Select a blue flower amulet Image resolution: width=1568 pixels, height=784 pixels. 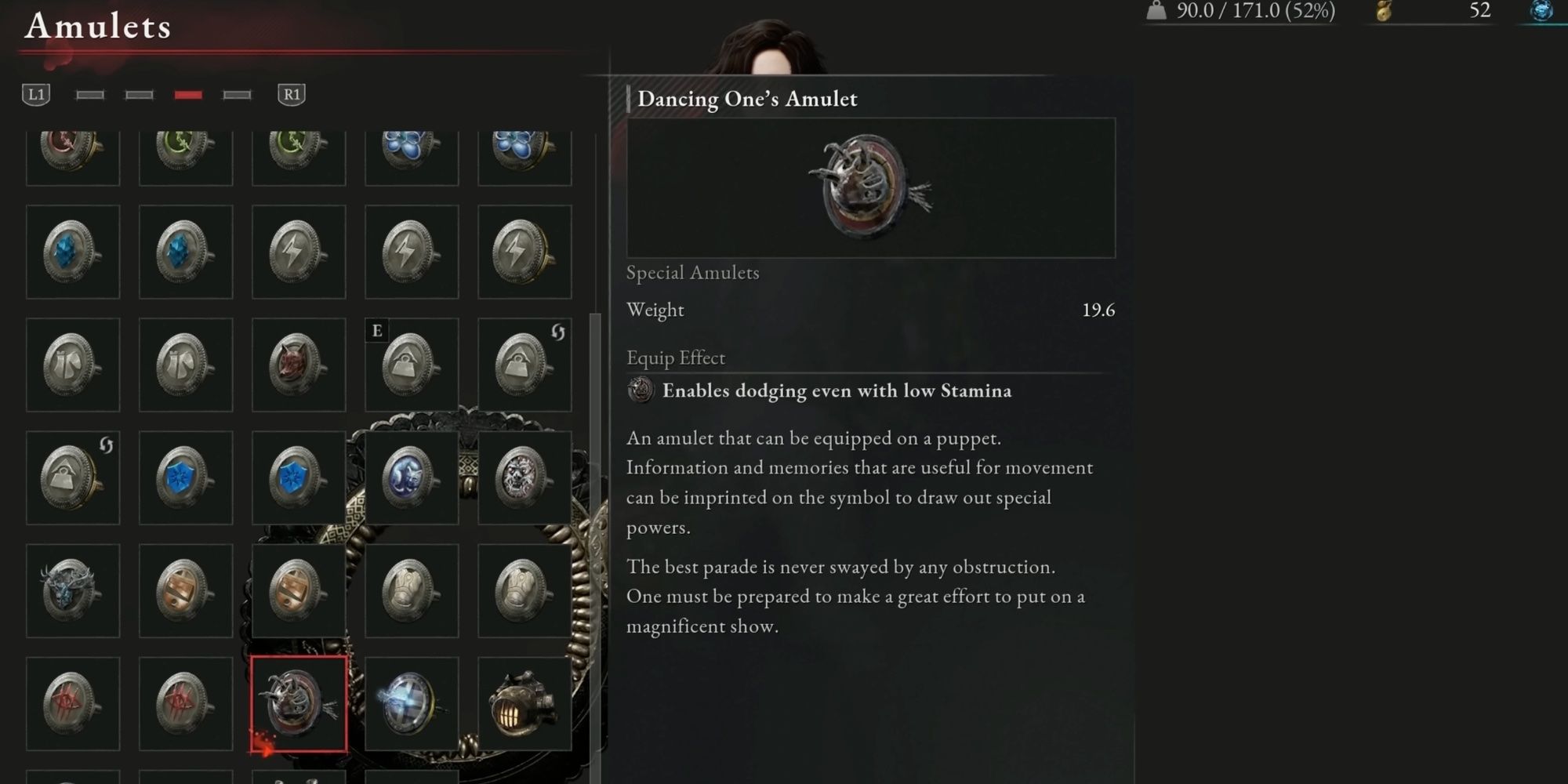[412, 149]
